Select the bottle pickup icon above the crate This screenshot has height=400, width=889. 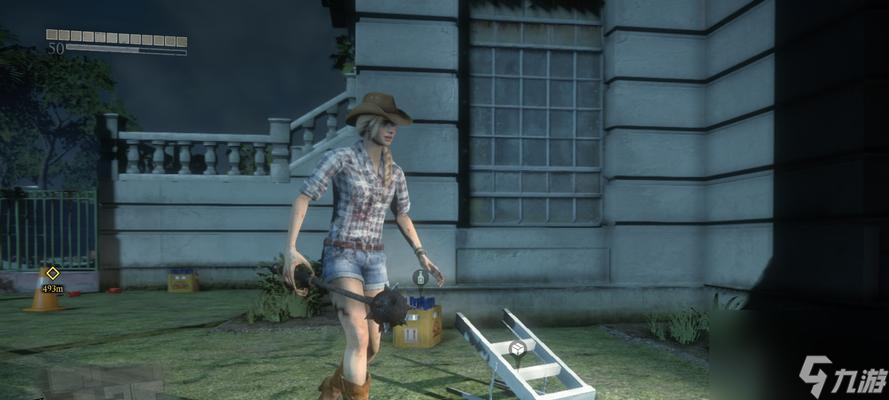point(420,278)
